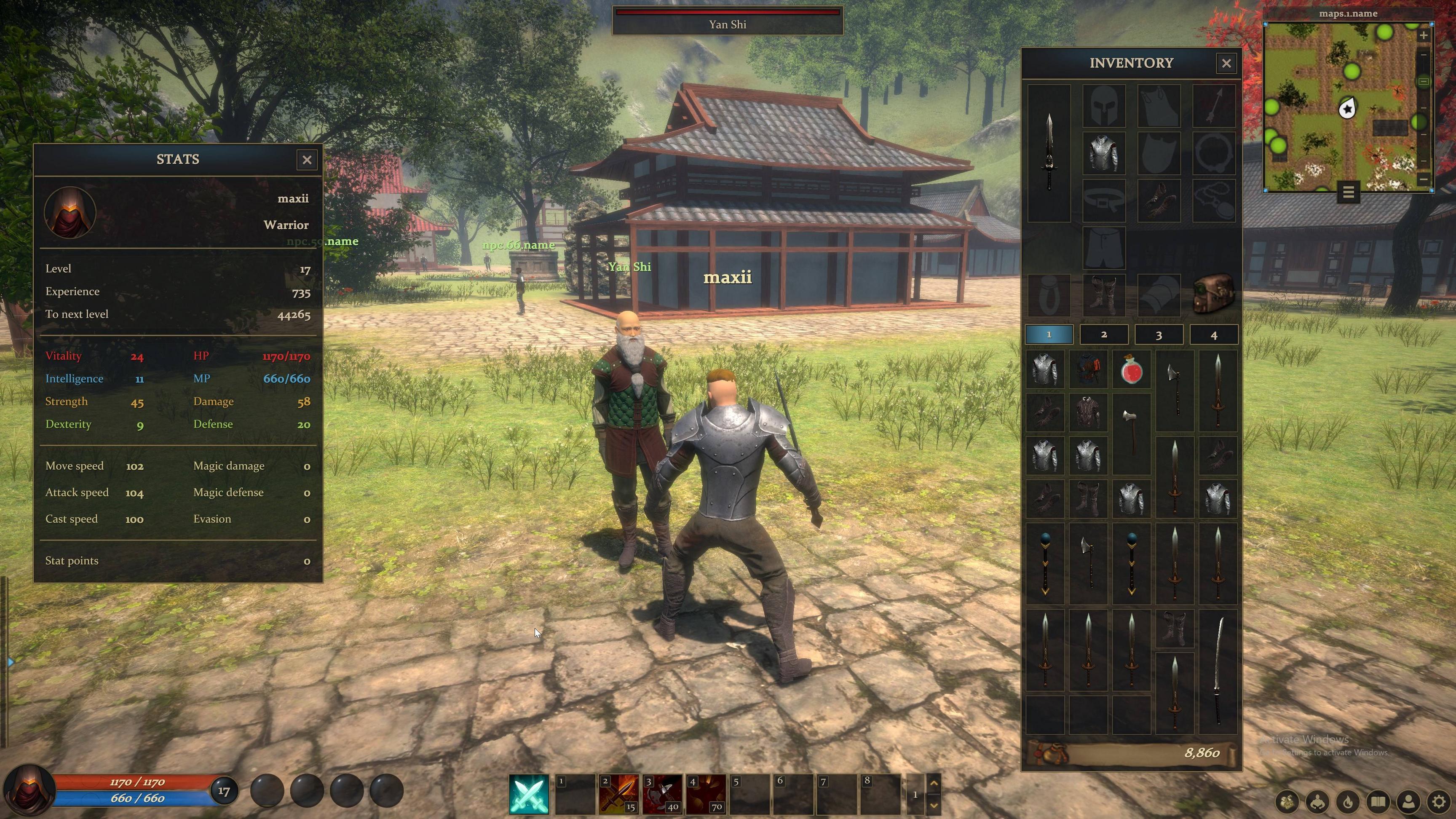Open the character stats icon near bottom right
The width and height of the screenshot is (1456, 819).
pyautogui.click(x=1317, y=802)
